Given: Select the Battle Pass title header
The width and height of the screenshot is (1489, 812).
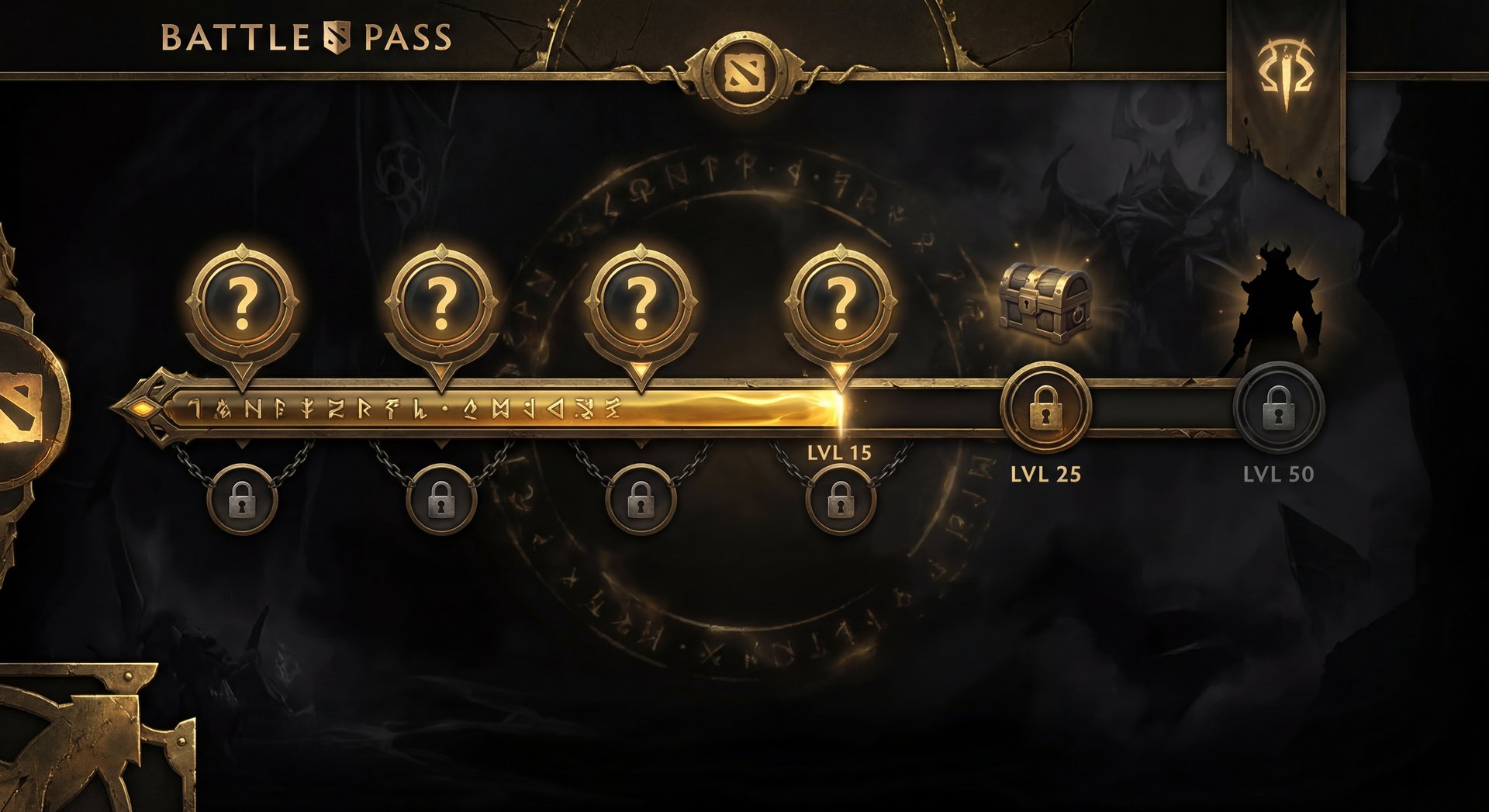Looking at the screenshot, I should 306,35.
